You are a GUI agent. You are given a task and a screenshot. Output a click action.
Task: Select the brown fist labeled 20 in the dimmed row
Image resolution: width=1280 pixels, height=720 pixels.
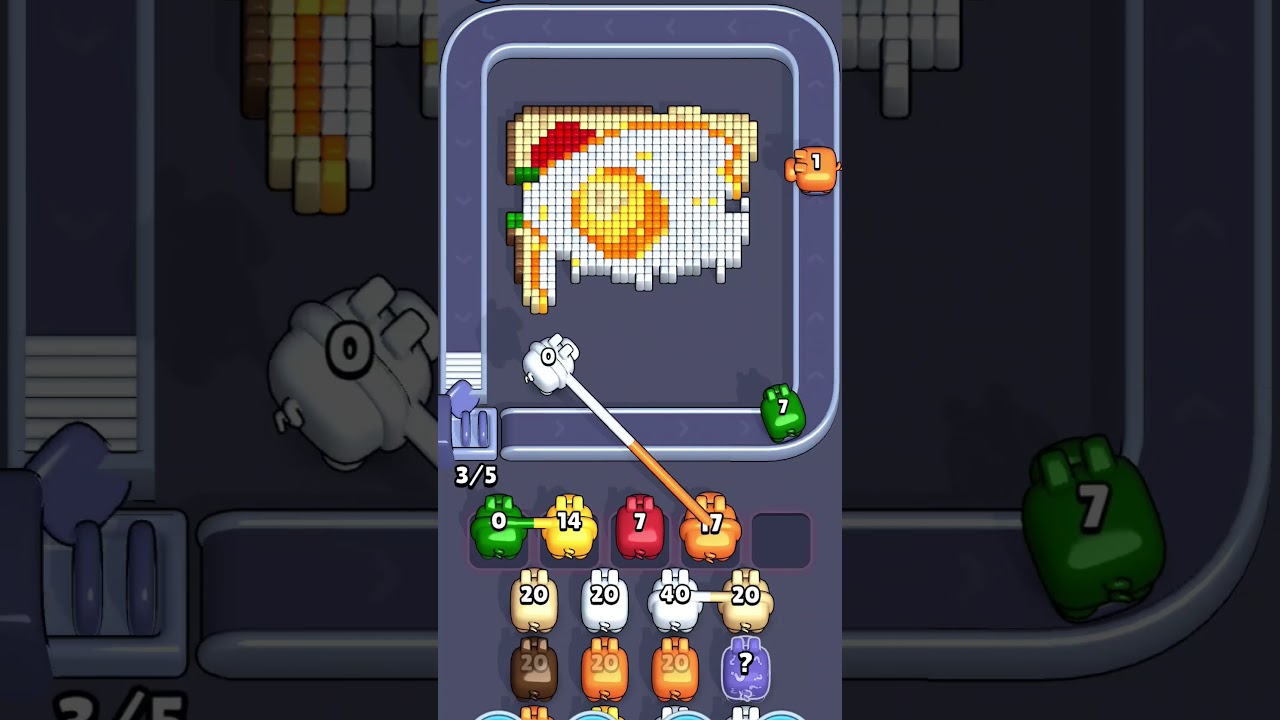coord(534,666)
